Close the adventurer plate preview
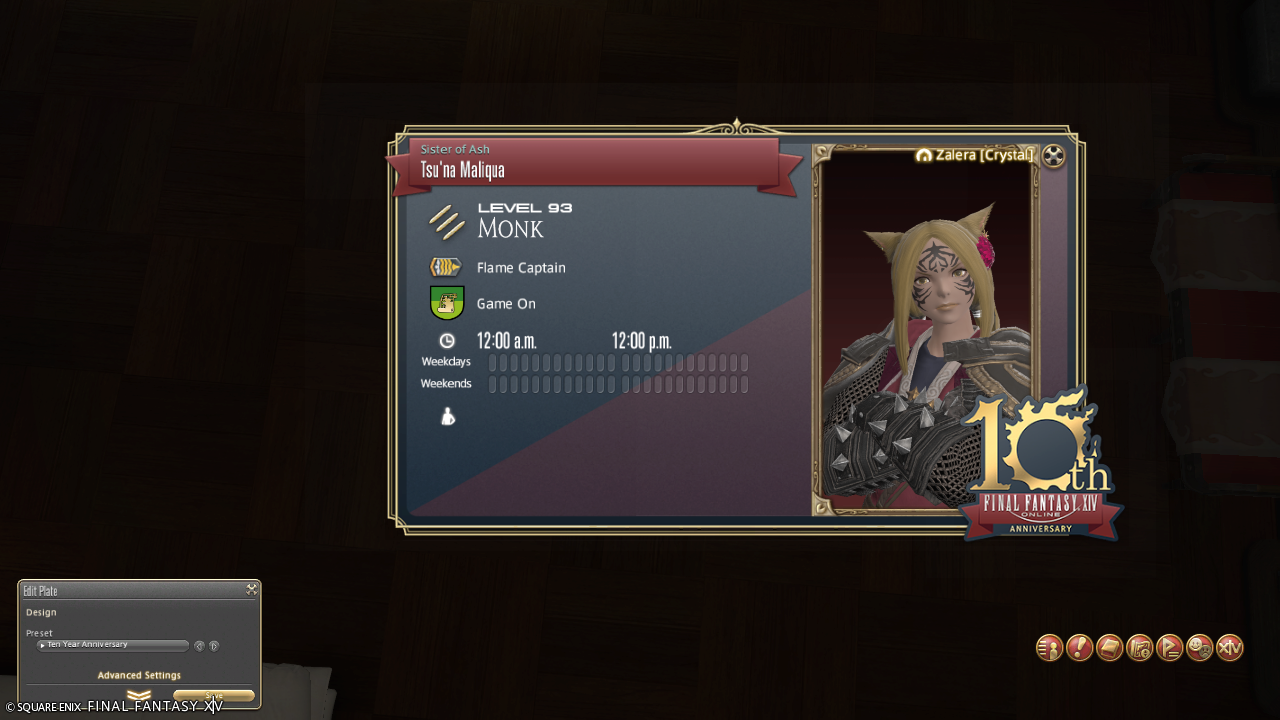The image size is (1280, 720). coord(1053,156)
